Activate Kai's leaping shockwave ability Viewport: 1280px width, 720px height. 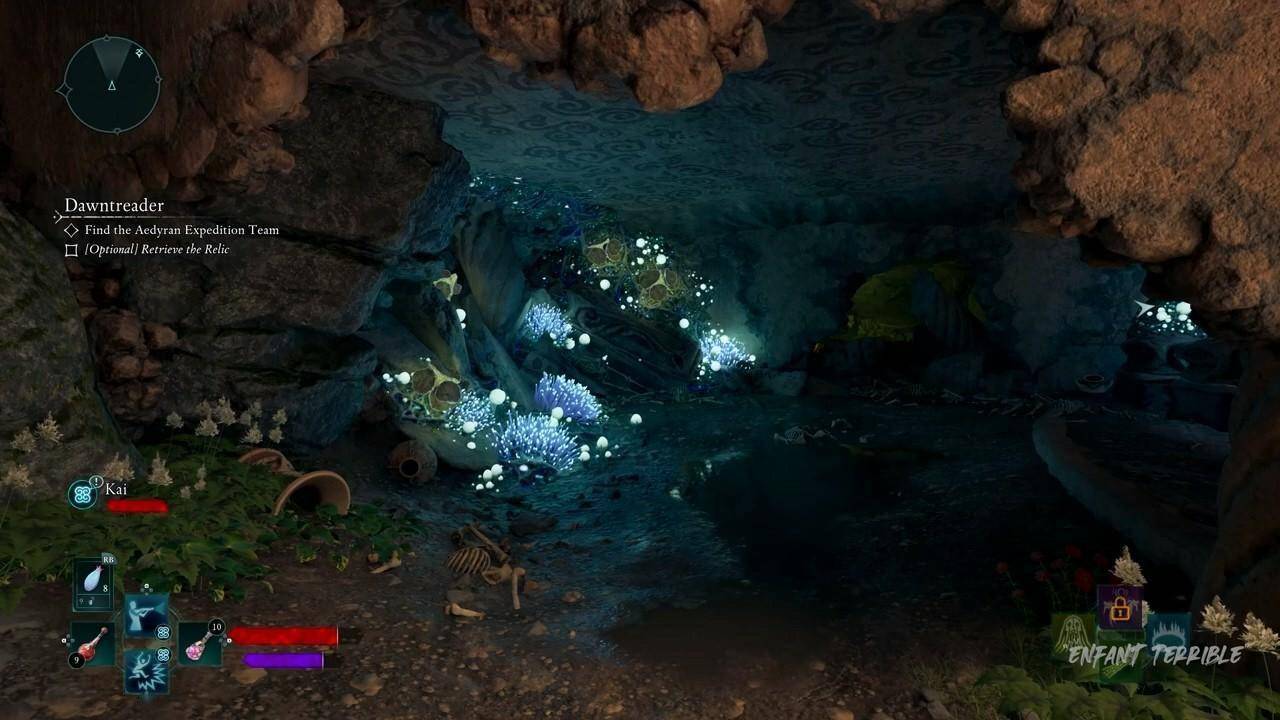click(146, 668)
